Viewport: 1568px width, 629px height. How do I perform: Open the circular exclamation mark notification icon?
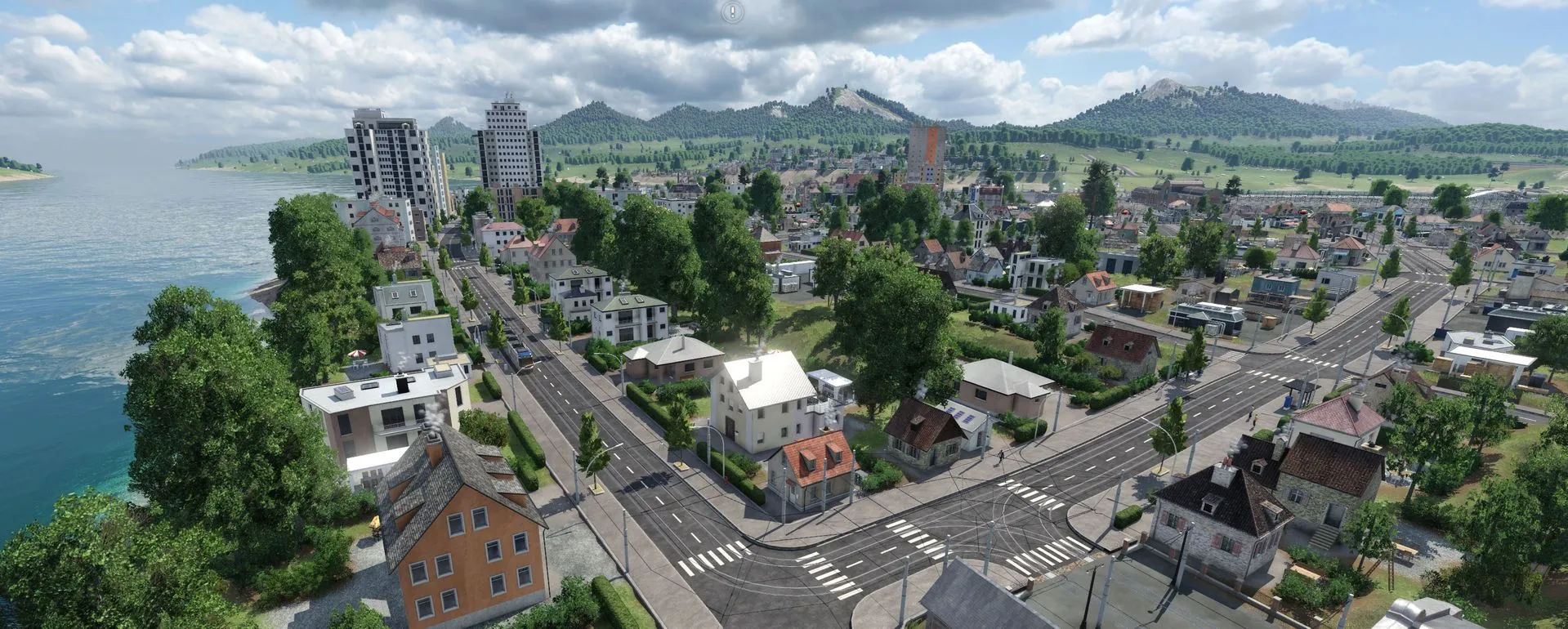point(733,11)
